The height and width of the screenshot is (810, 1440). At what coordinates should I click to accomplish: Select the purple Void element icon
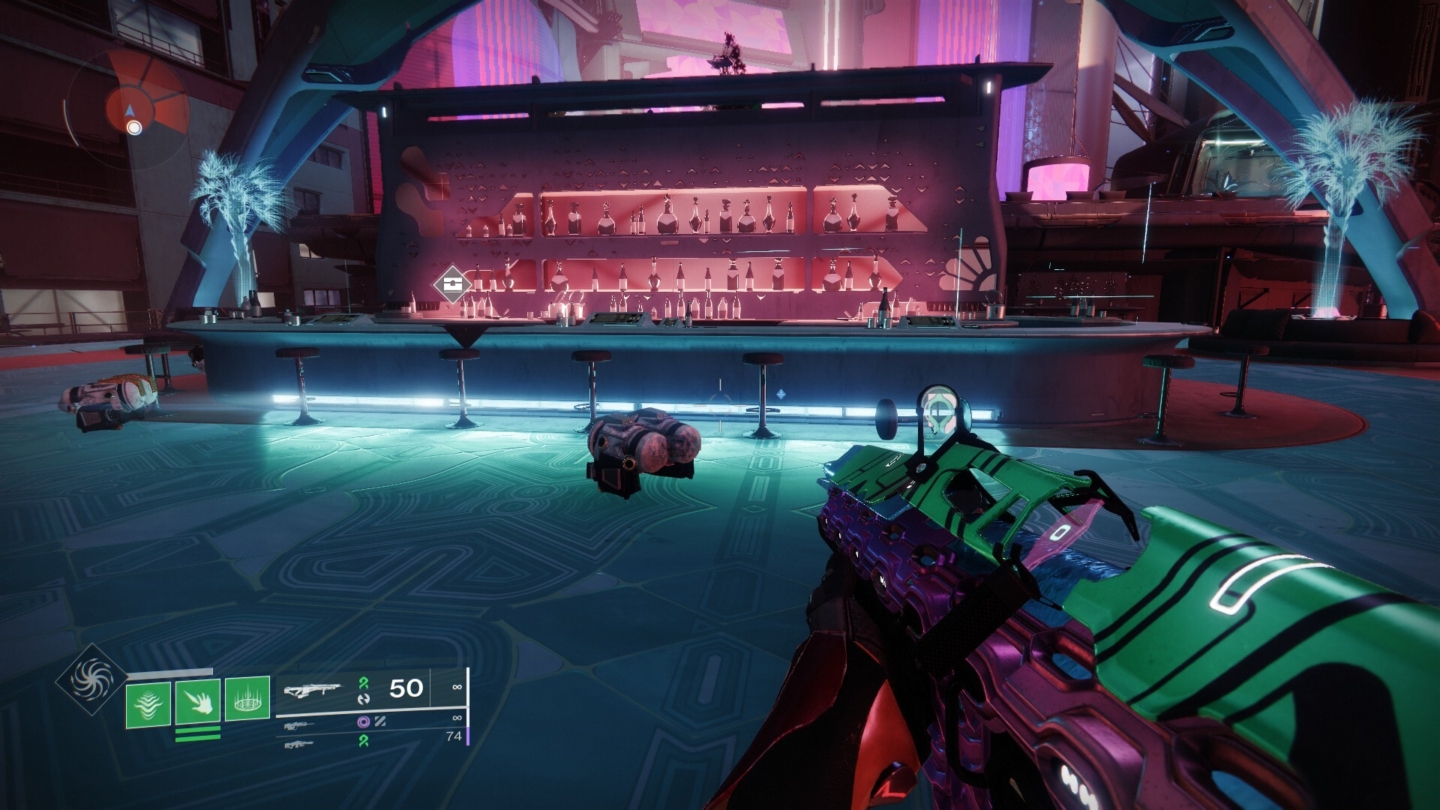[x=364, y=722]
